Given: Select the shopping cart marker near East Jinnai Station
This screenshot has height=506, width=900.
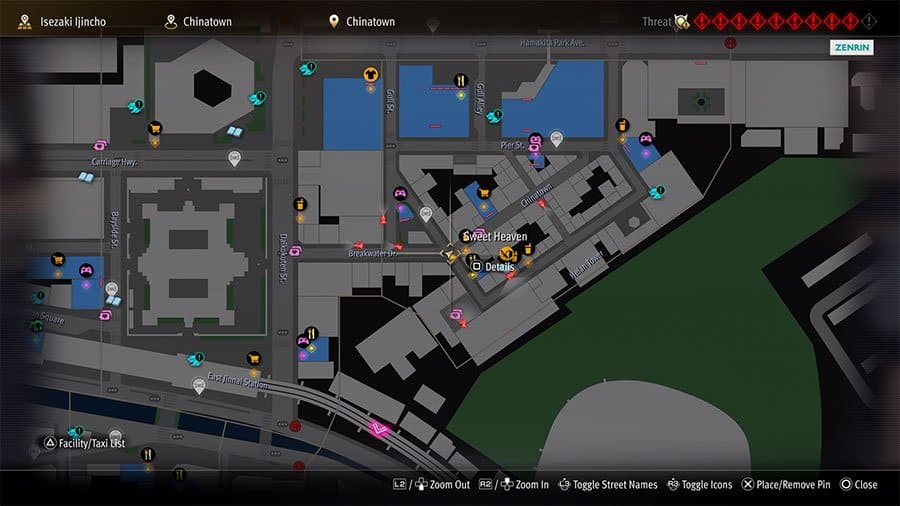Looking at the screenshot, I should coord(254,358).
